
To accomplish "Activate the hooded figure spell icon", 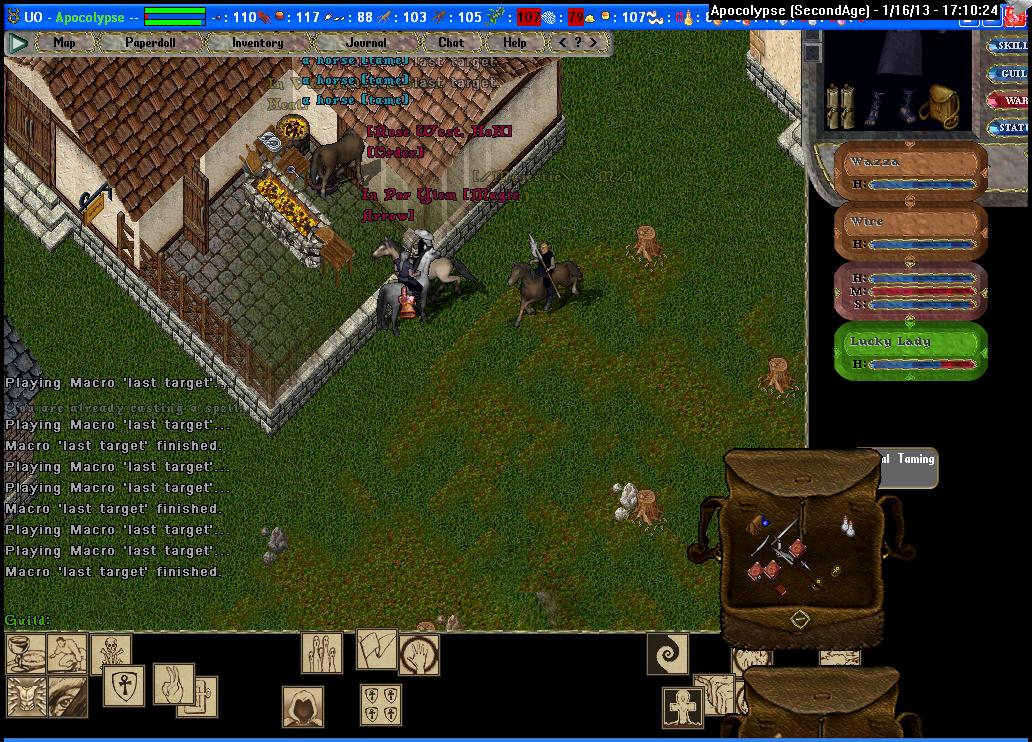I will 301,707.
